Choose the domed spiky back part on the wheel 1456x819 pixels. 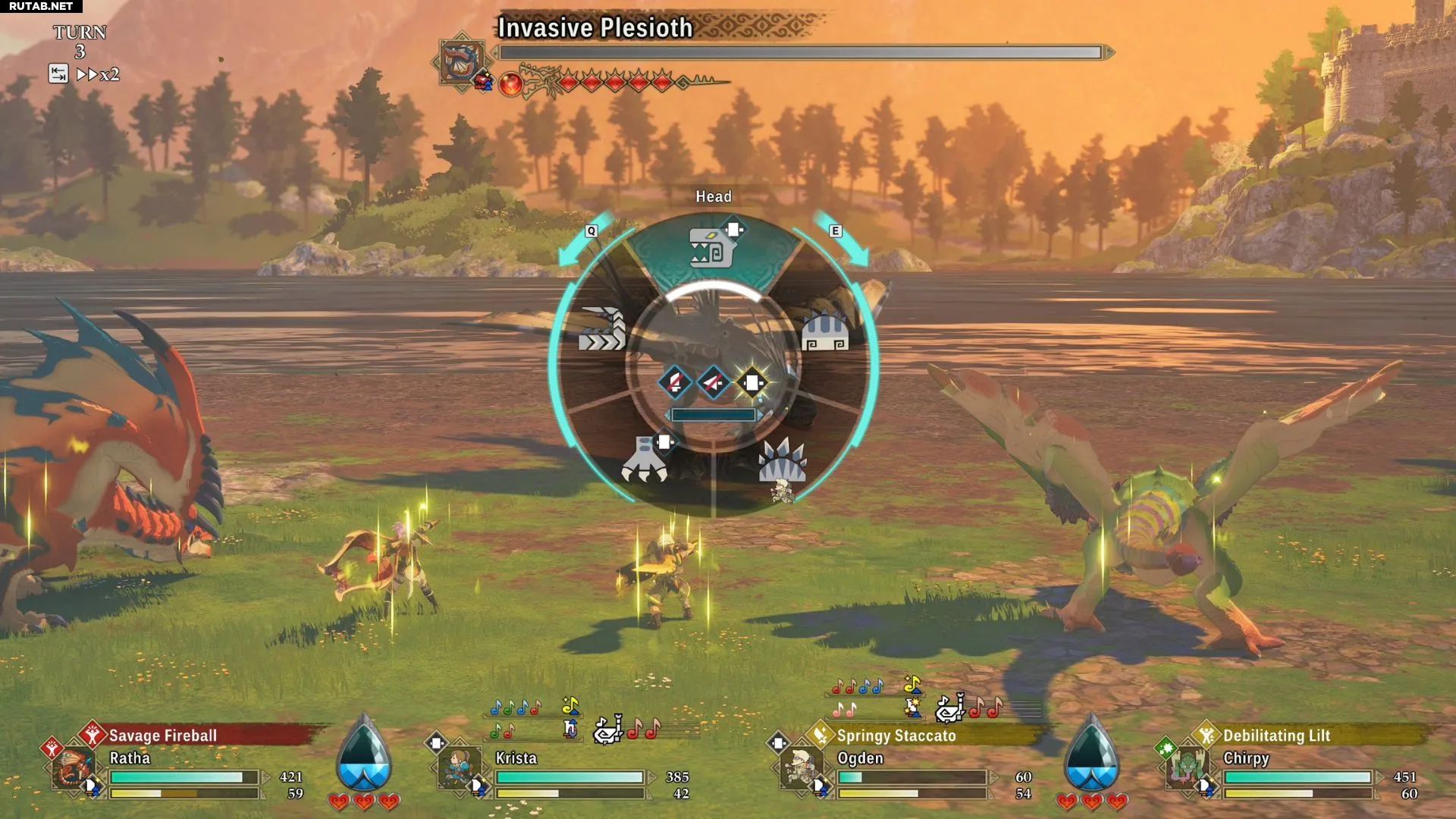pos(825,332)
